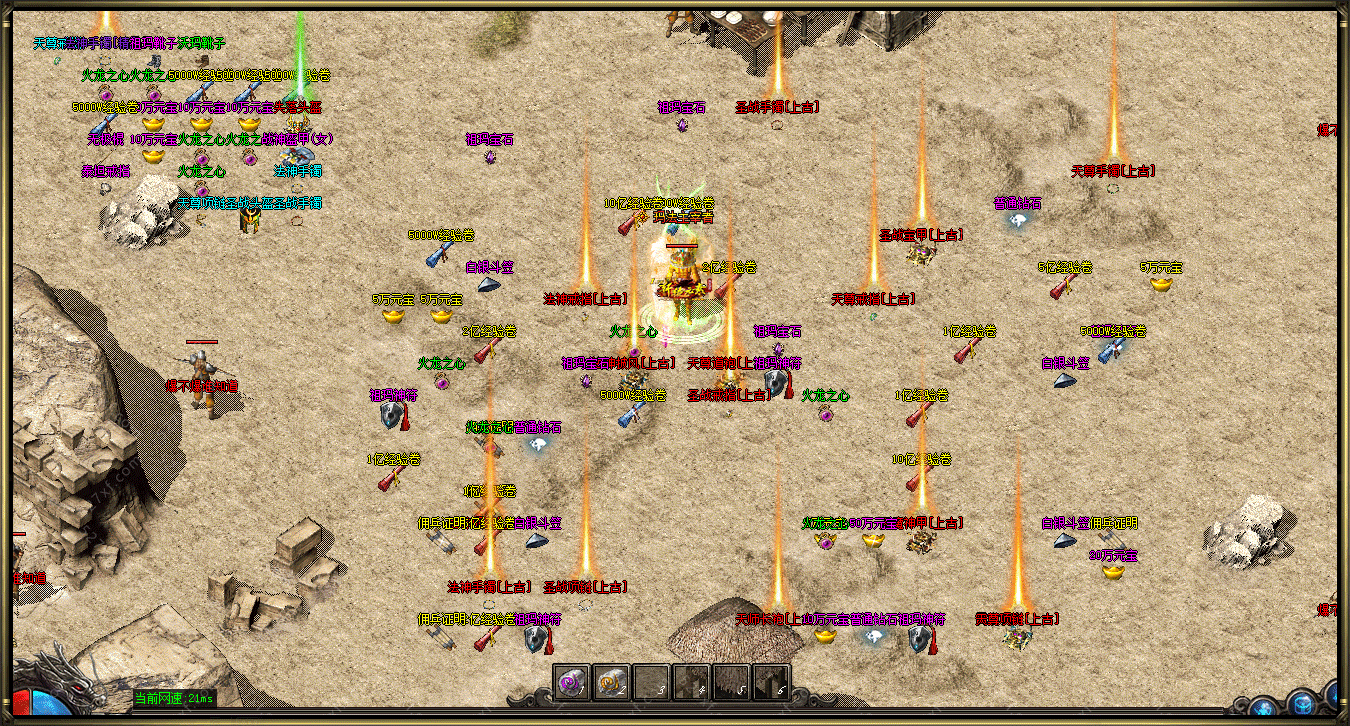1350x726 pixels.
Task: Select empty hotbar slot number 6
Action: pyautogui.click(x=771, y=682)
